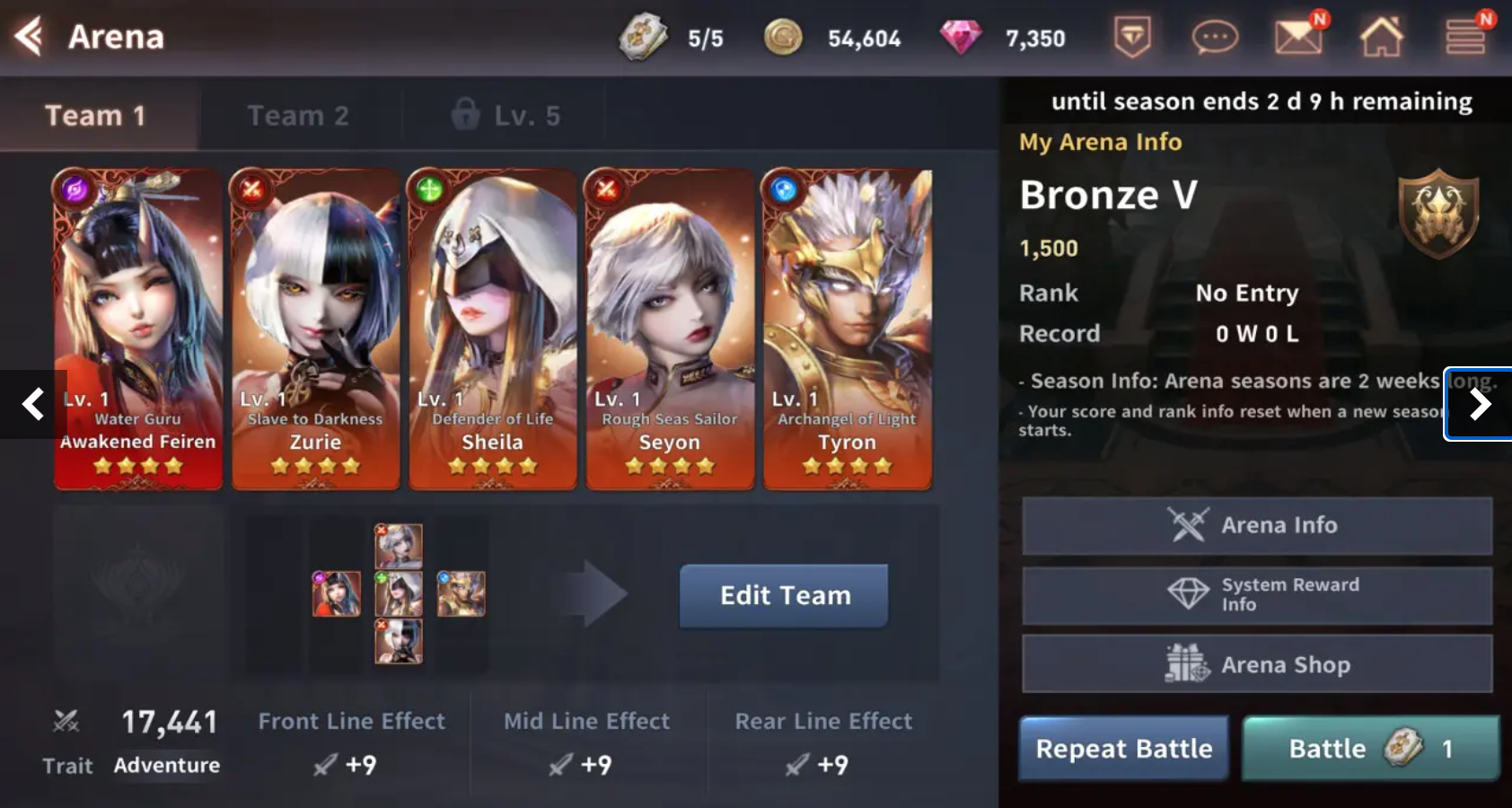Open the Edit Team screen
The width and height of the screenshot is (1512, 808).
pyautogui.click(x=784, y=595)
